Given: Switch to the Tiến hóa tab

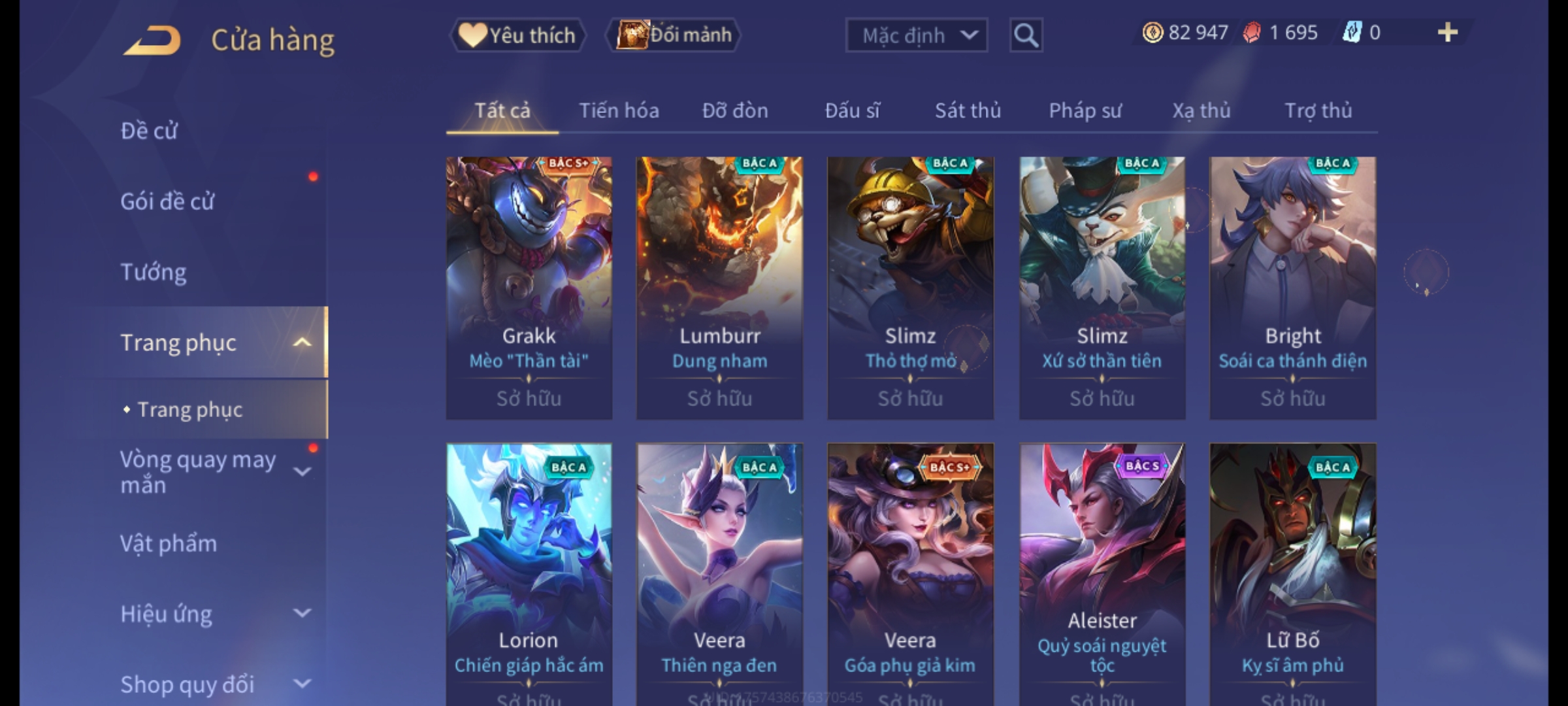Looking at the screenshot, I should [x=619, y=111].
